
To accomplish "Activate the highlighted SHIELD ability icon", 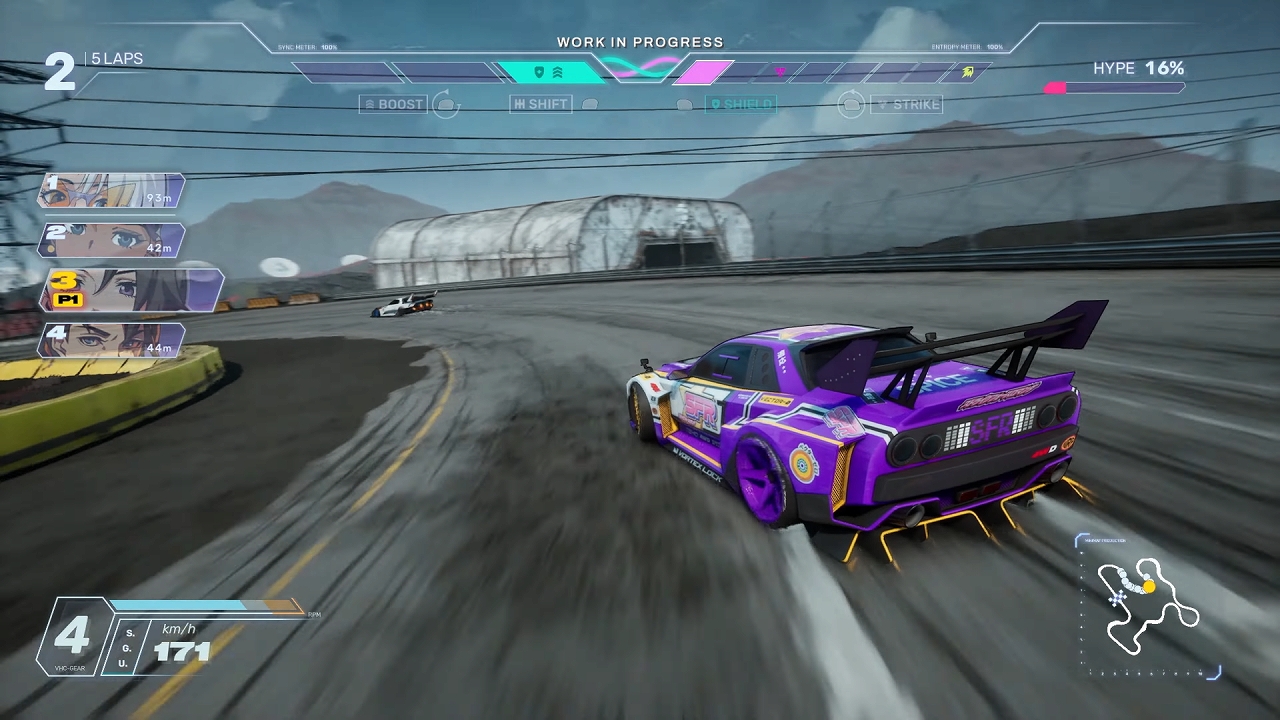I will coord(742,104).
